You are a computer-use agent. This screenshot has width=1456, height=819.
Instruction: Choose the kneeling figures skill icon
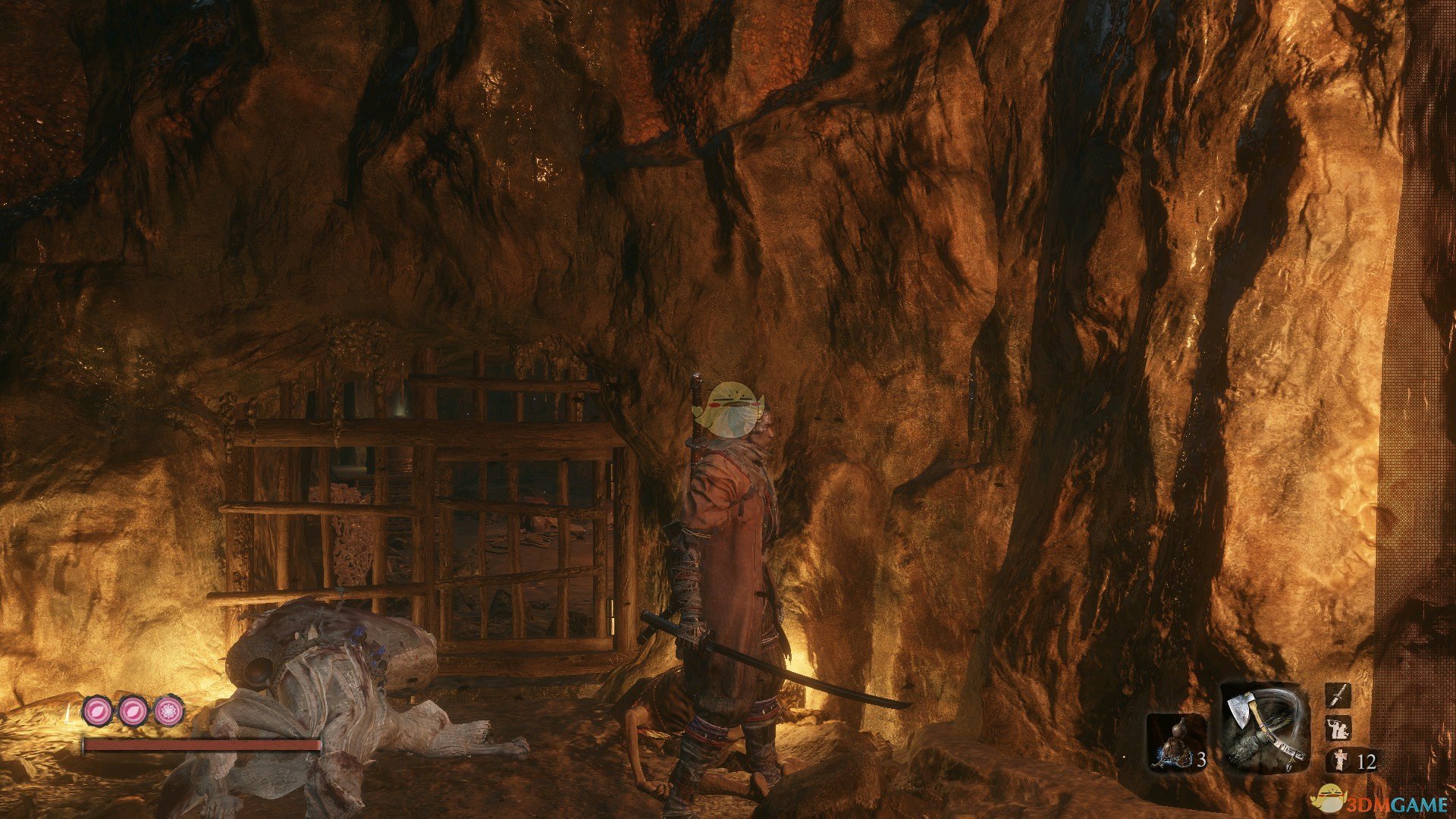[x=1337, y=728]
